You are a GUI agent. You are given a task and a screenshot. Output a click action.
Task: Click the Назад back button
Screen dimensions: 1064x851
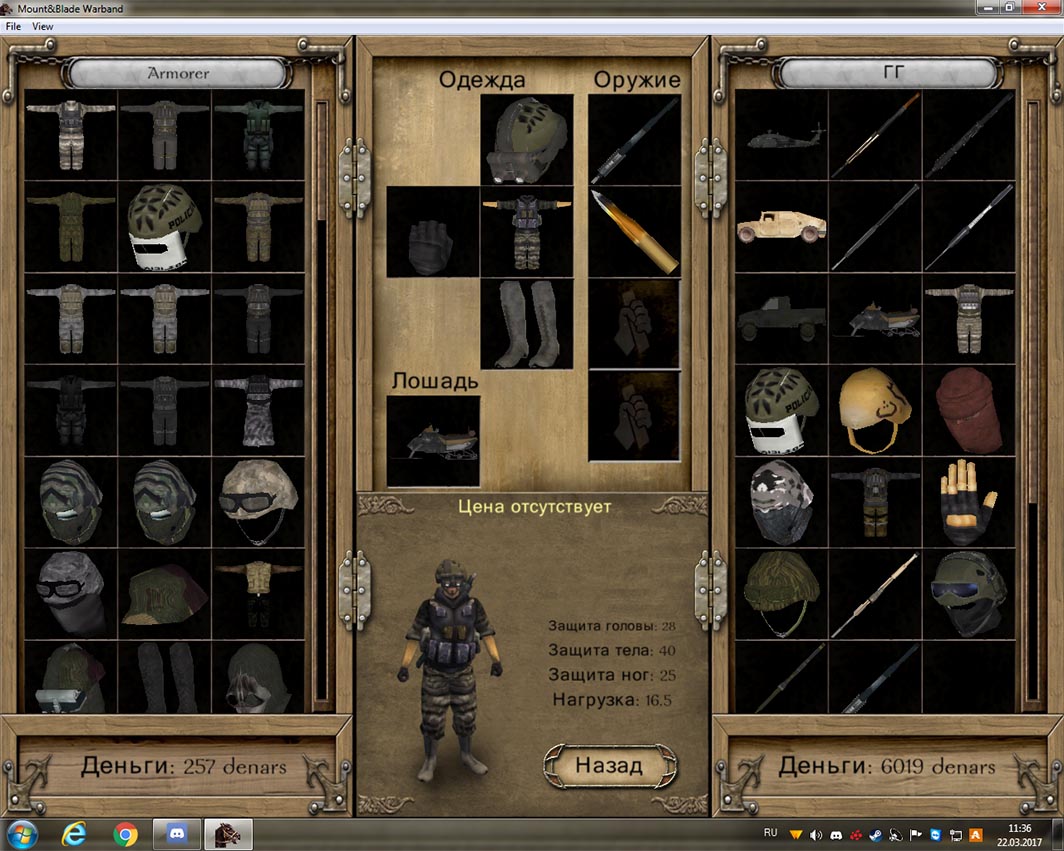click(x=609, y=766)
